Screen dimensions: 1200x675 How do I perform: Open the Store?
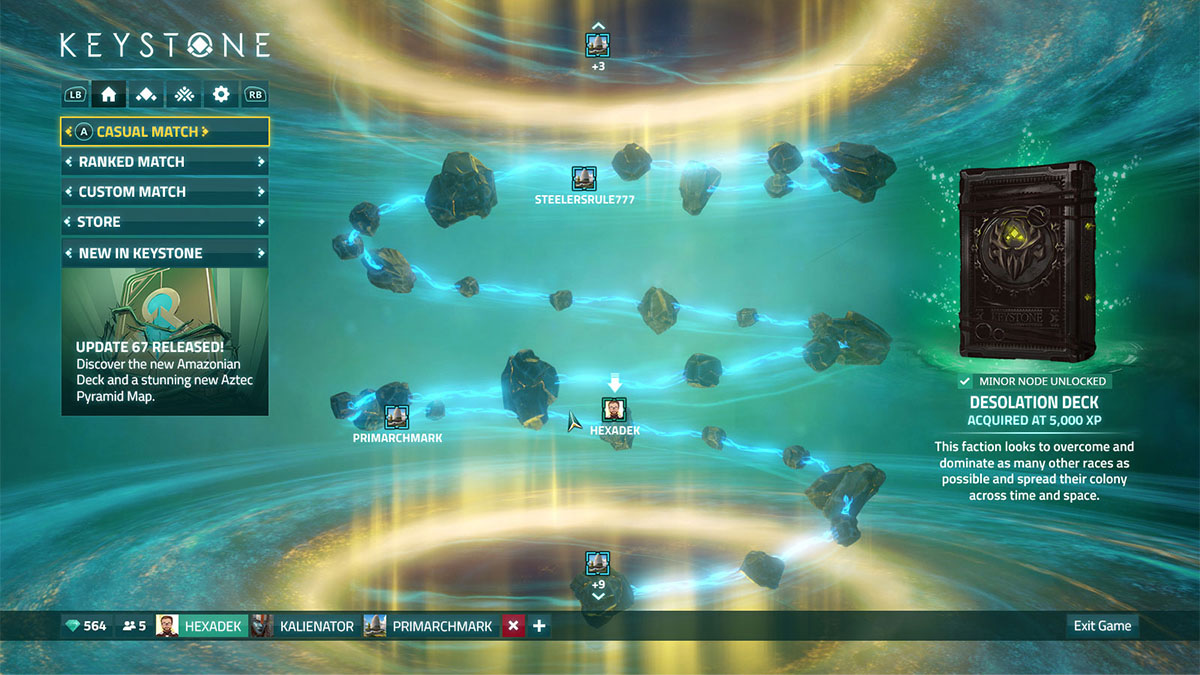click(x=164, y=222)
